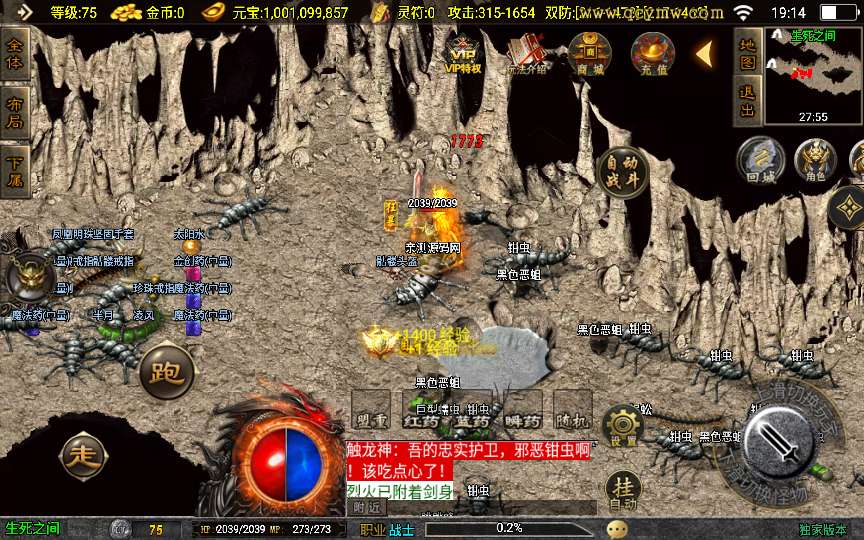
Task: Tap the 跑 run button
Action: (x=166, y=371)
